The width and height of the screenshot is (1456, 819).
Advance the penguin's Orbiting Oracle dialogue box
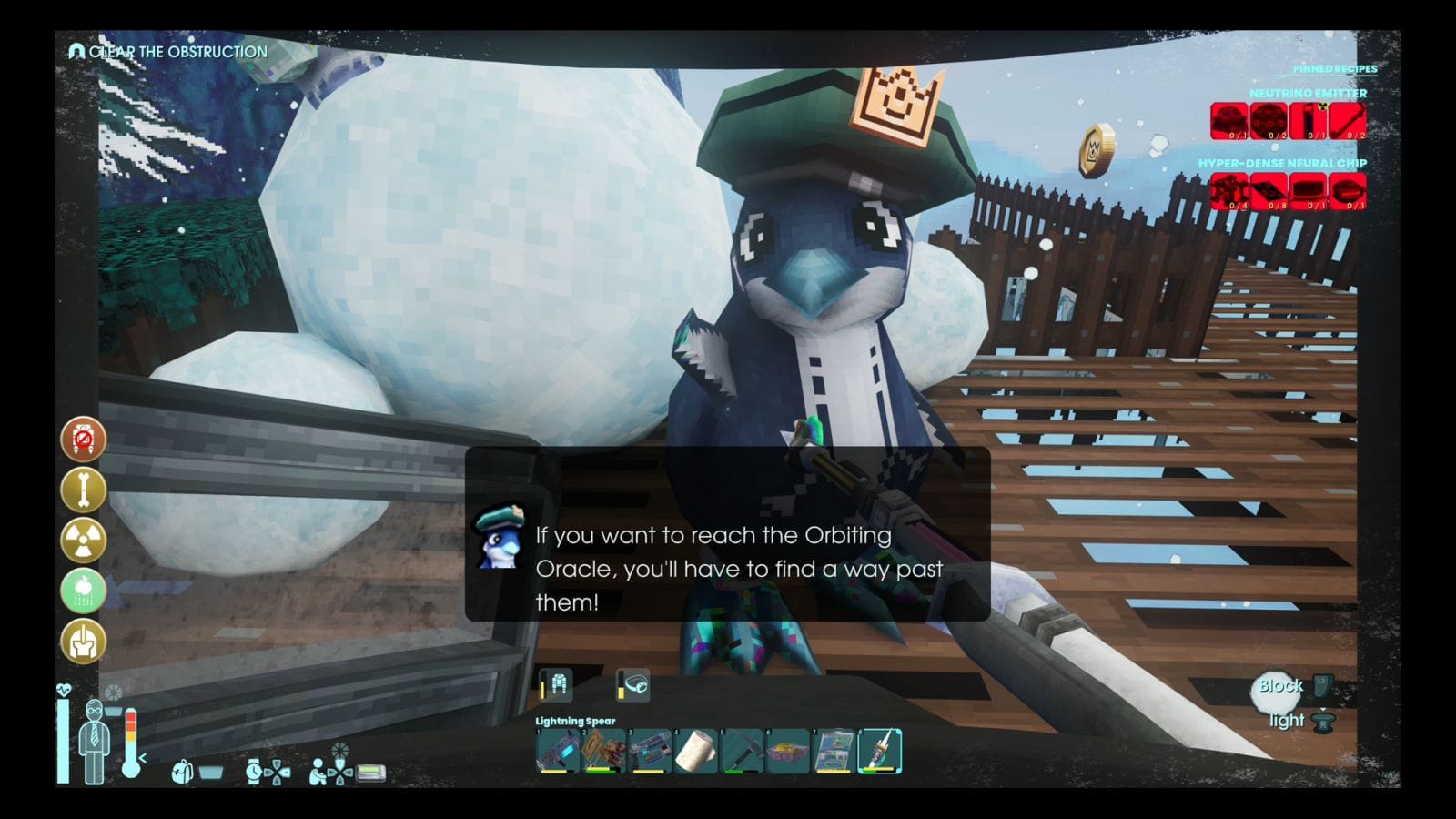(727, 534)
